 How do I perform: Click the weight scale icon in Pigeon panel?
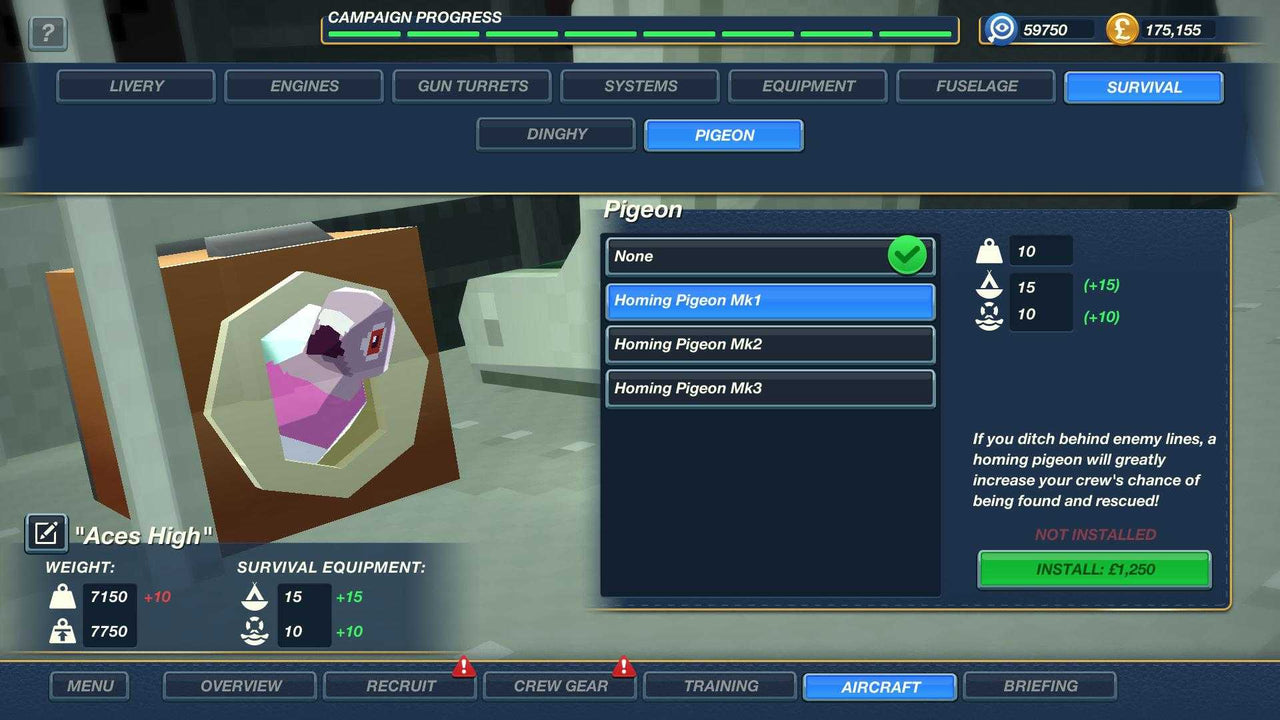tap(989, 250)
